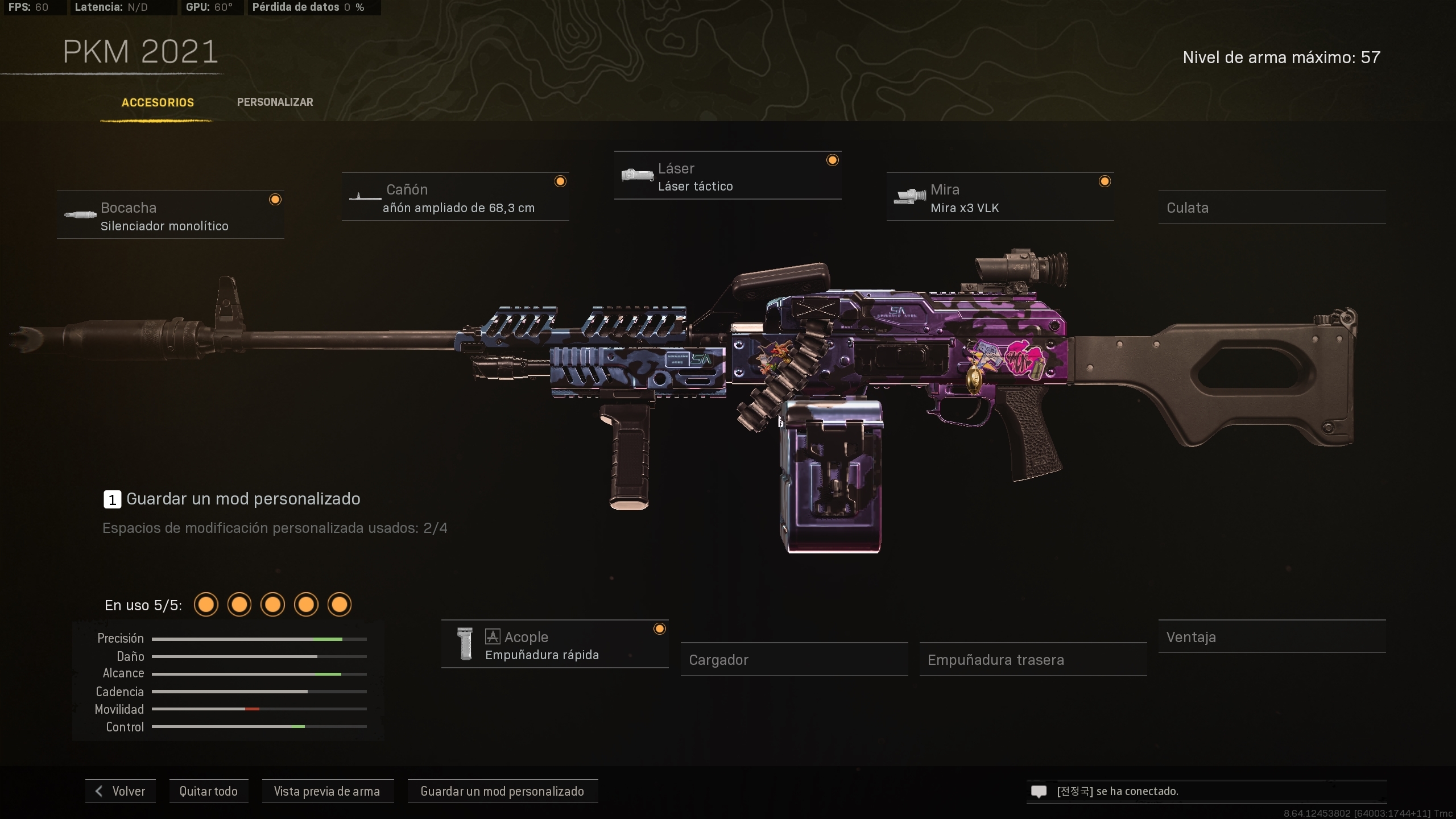Click the Quitar todo button
Image resolution: width=1456 pixels, height=819 pixels.
208,791
